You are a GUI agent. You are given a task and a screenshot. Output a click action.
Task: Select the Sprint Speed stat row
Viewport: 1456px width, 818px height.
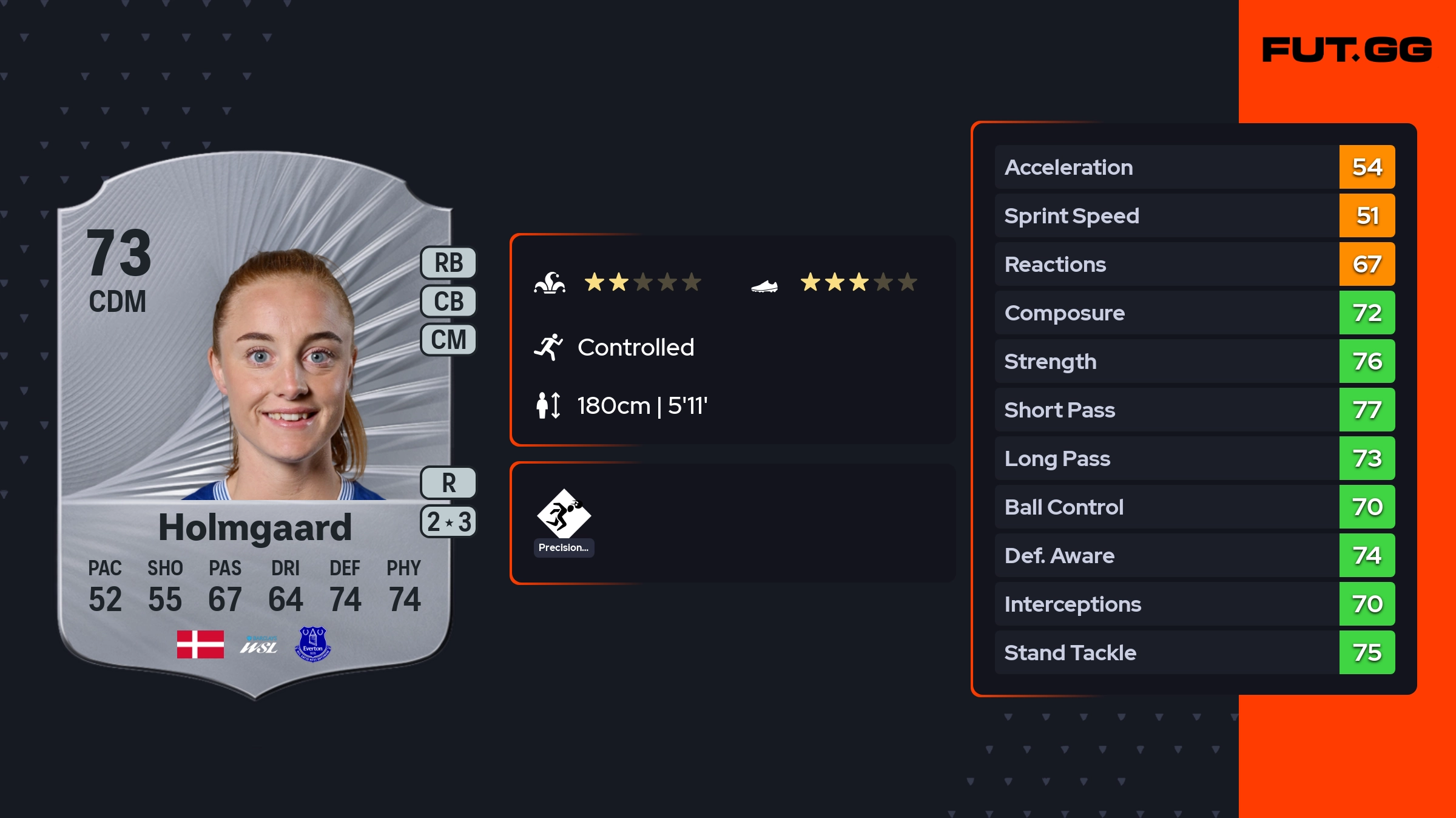click(x=1194, y=215)
